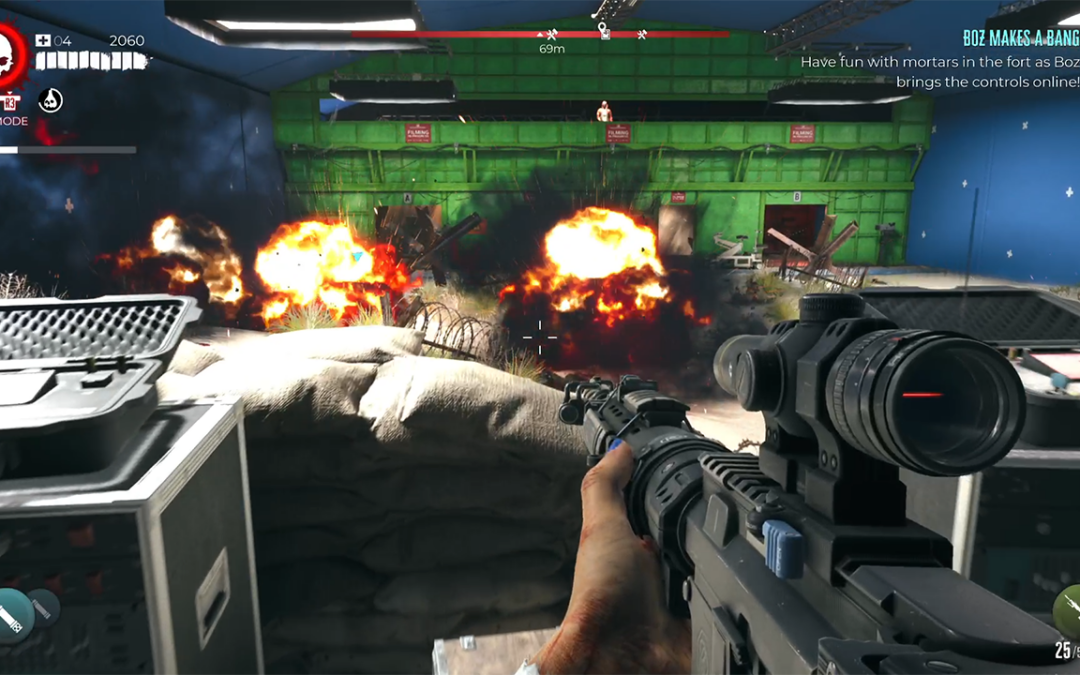Screen dimensions: 1080x675
Task: Switch to the dimmed secondary curveball slot
Action: (x=45, y=606)
